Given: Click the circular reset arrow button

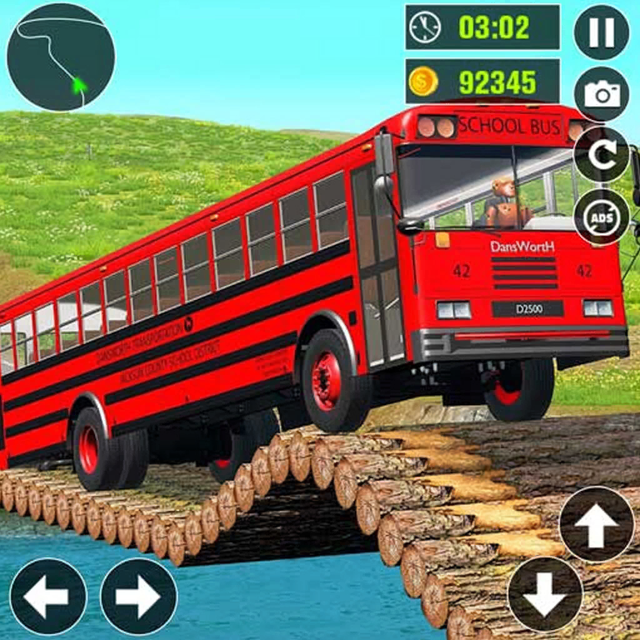Looking at the screenshot, I should [601, 156].
